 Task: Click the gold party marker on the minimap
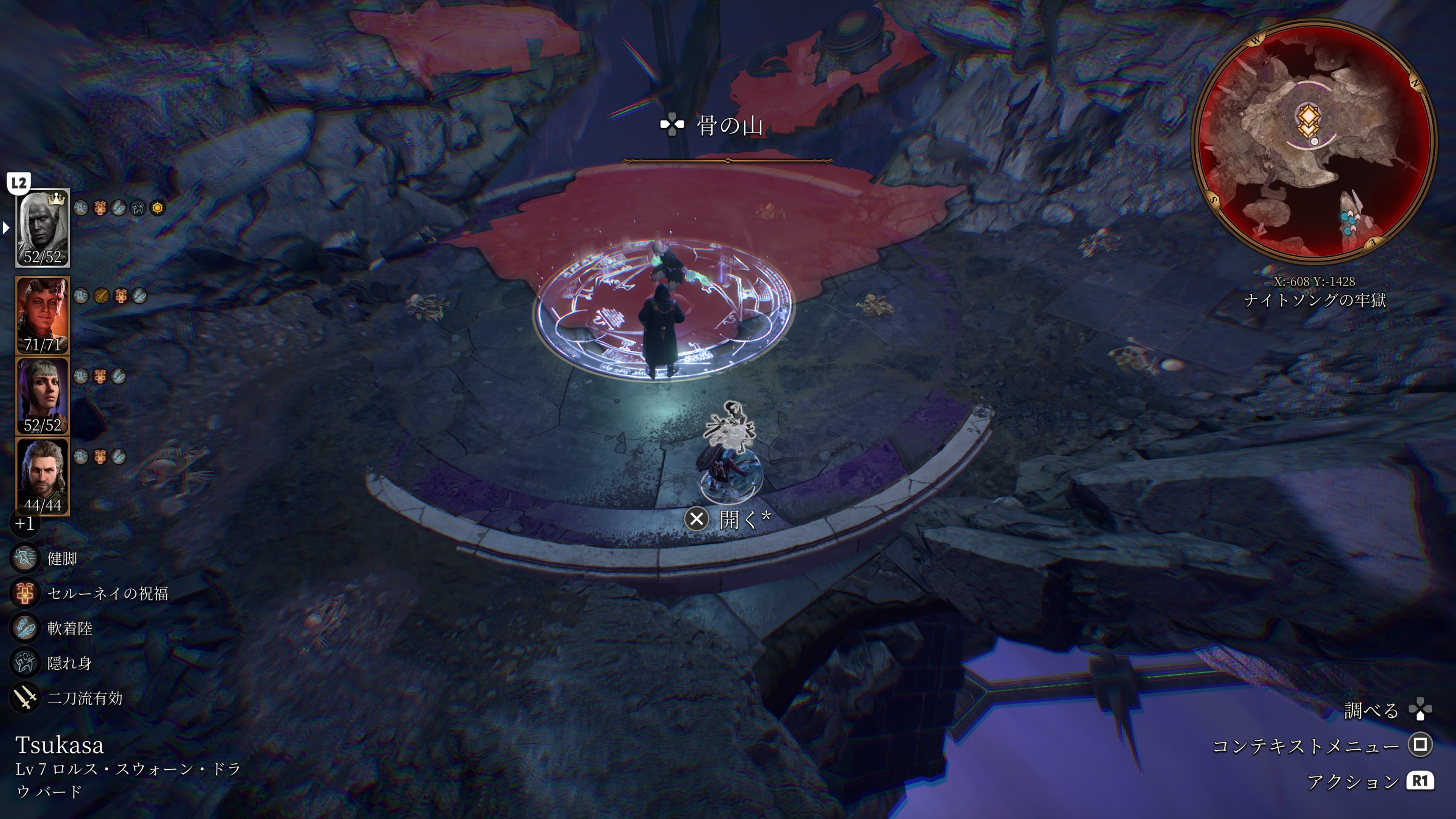[x=1307, y=121]
